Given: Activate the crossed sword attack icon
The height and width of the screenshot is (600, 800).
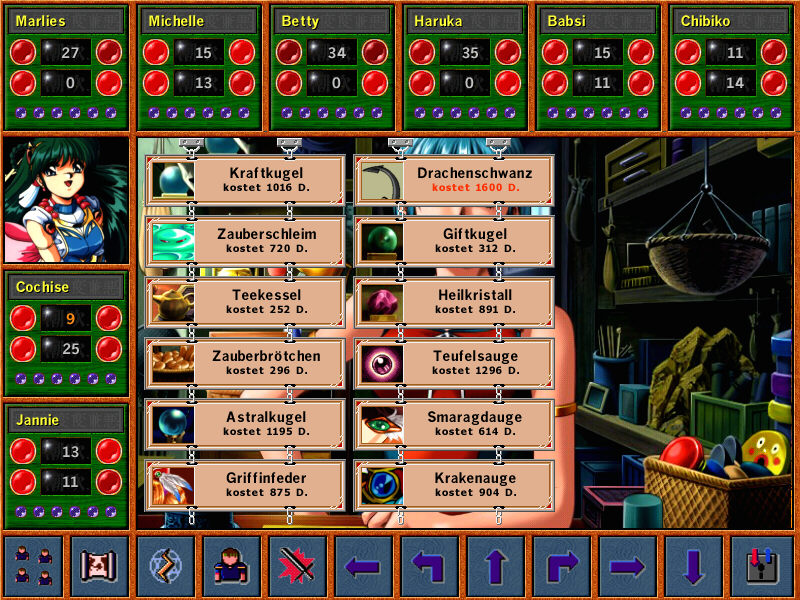Looking at the screenshot, I should coord(297,567).
